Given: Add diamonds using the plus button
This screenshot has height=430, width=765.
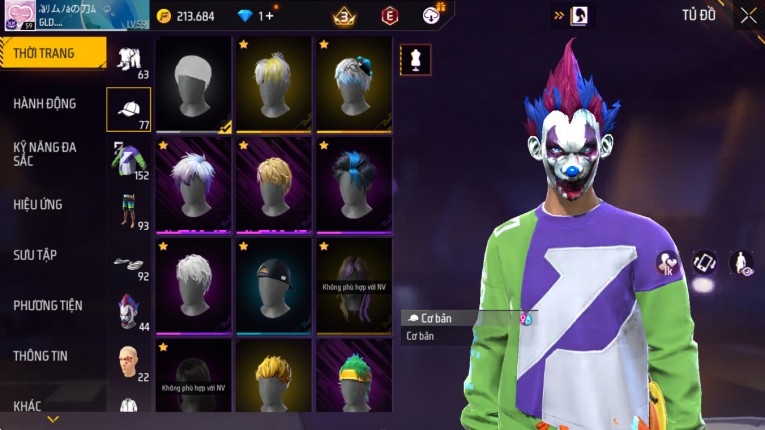Looking at the screenshot, I should point(266,16).
